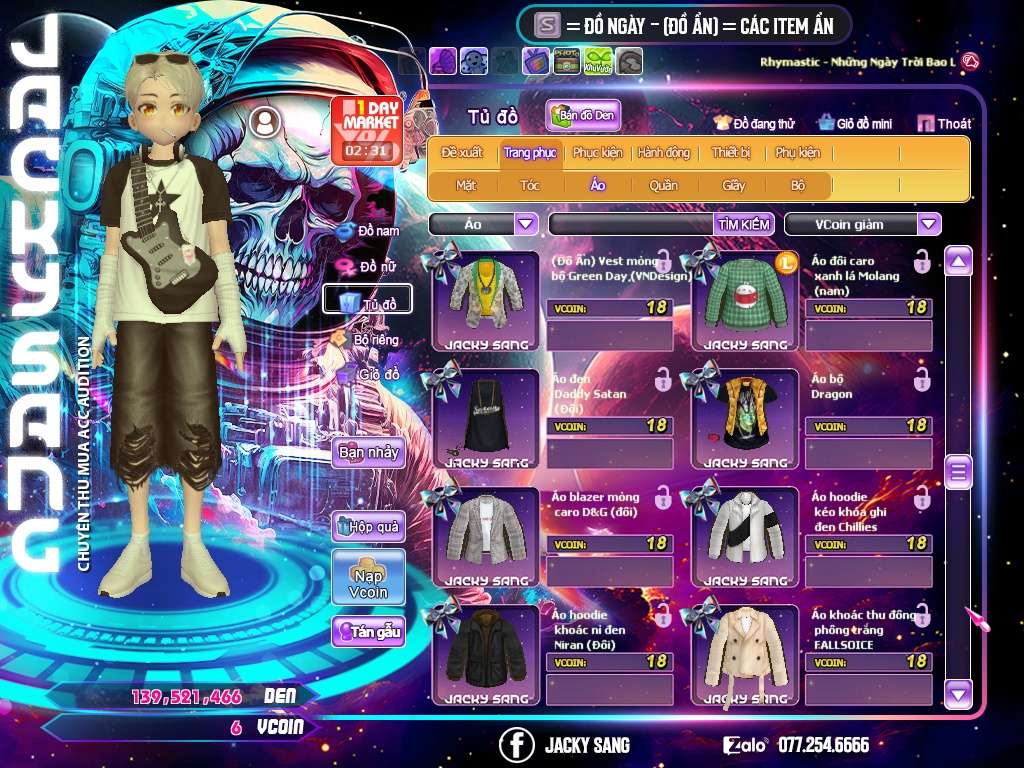Show Đồ đang thử items
This screenshot has width=1024, height=768.
pyautogui.click(x=755, y=124)
